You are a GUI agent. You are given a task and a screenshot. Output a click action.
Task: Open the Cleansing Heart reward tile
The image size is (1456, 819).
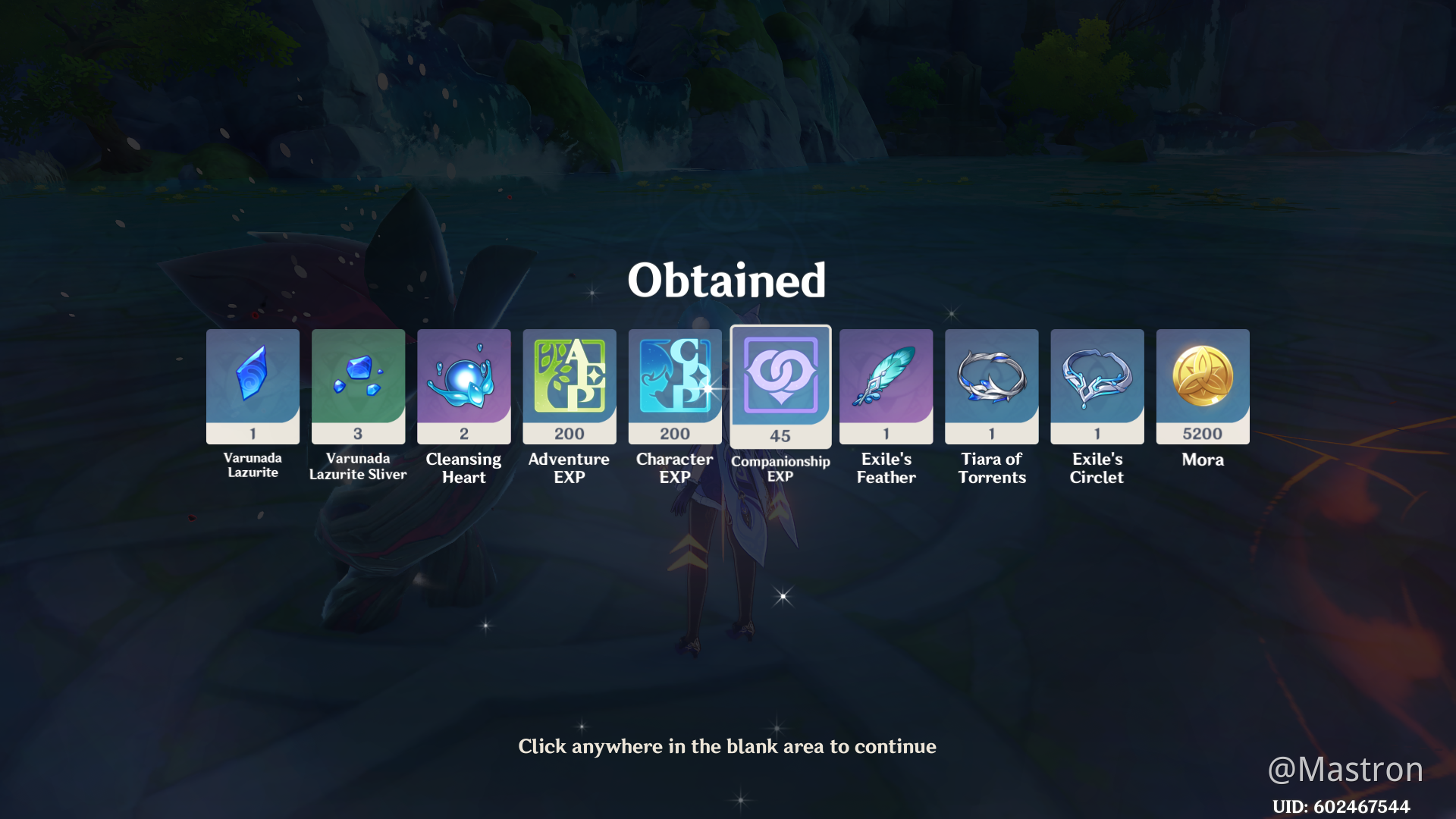pos(463,385)
